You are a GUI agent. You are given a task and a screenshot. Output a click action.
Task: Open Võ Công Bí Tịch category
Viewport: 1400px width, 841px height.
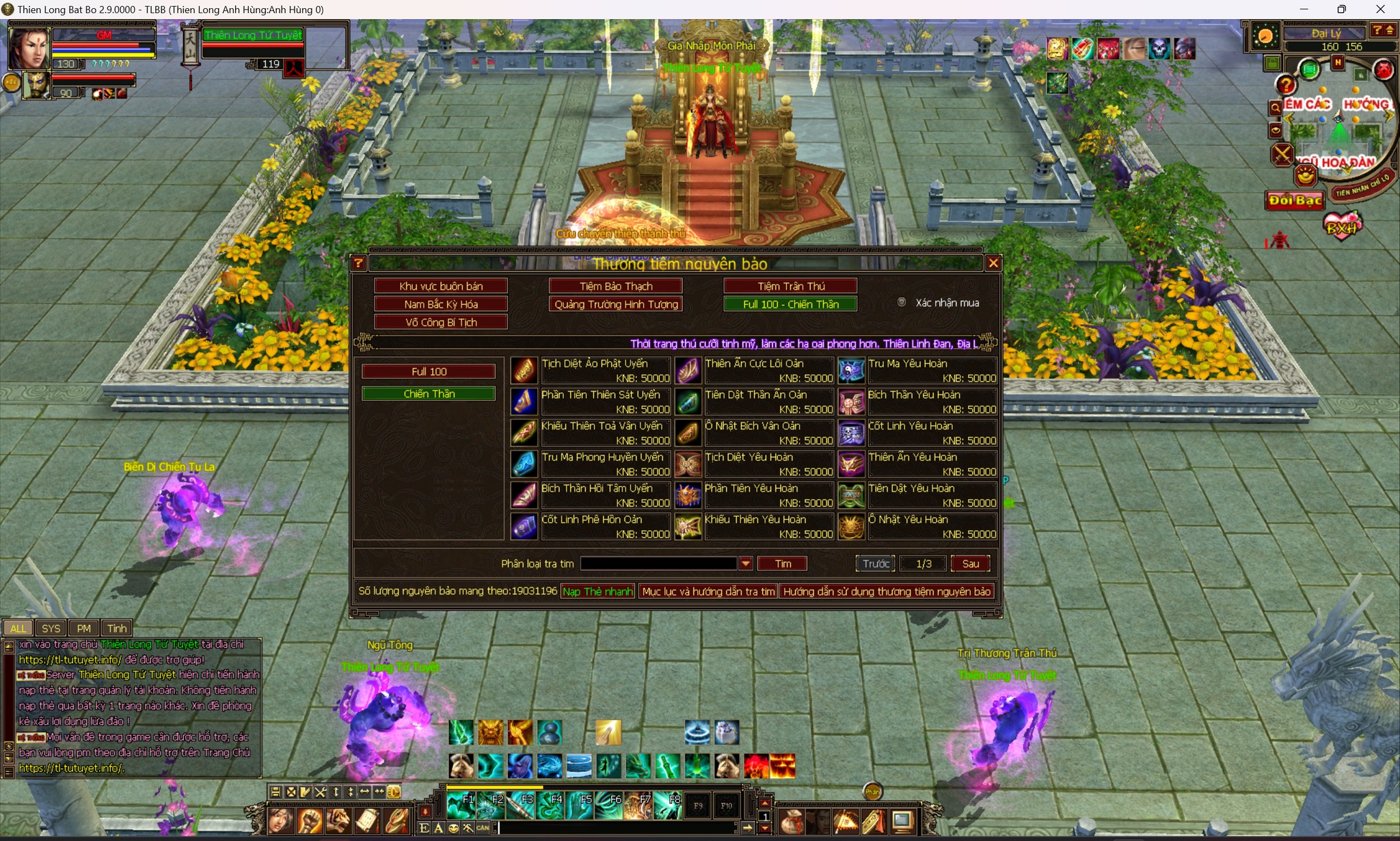441,322
